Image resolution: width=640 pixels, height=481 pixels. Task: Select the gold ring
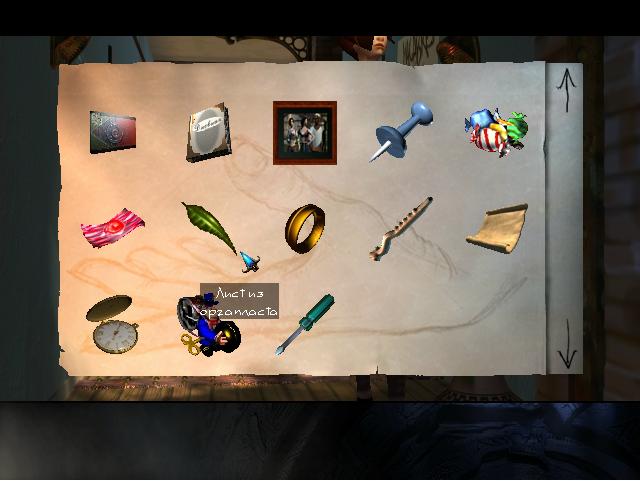(305, 227)
